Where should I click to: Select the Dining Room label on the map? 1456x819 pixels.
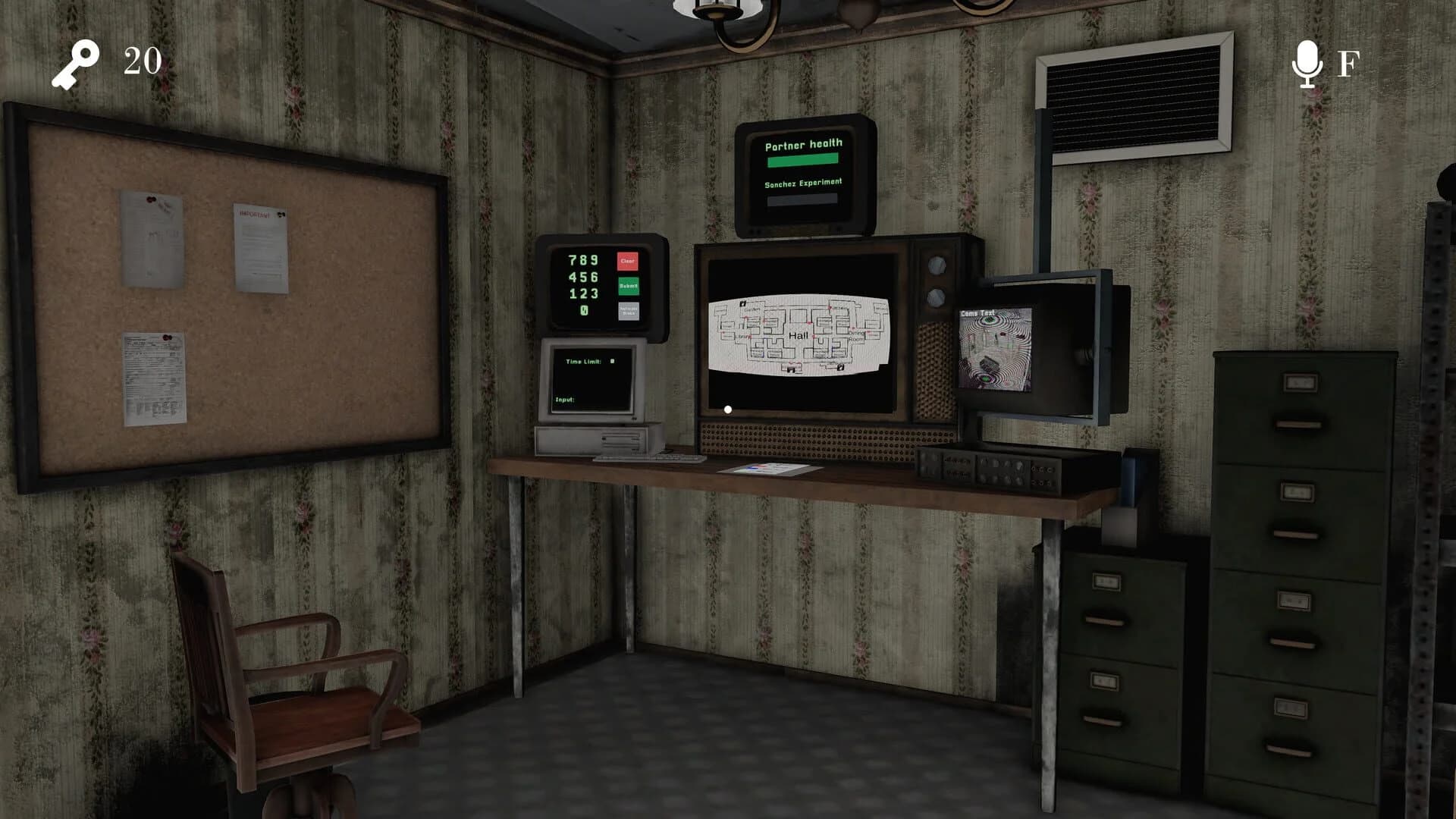(856, 335)
